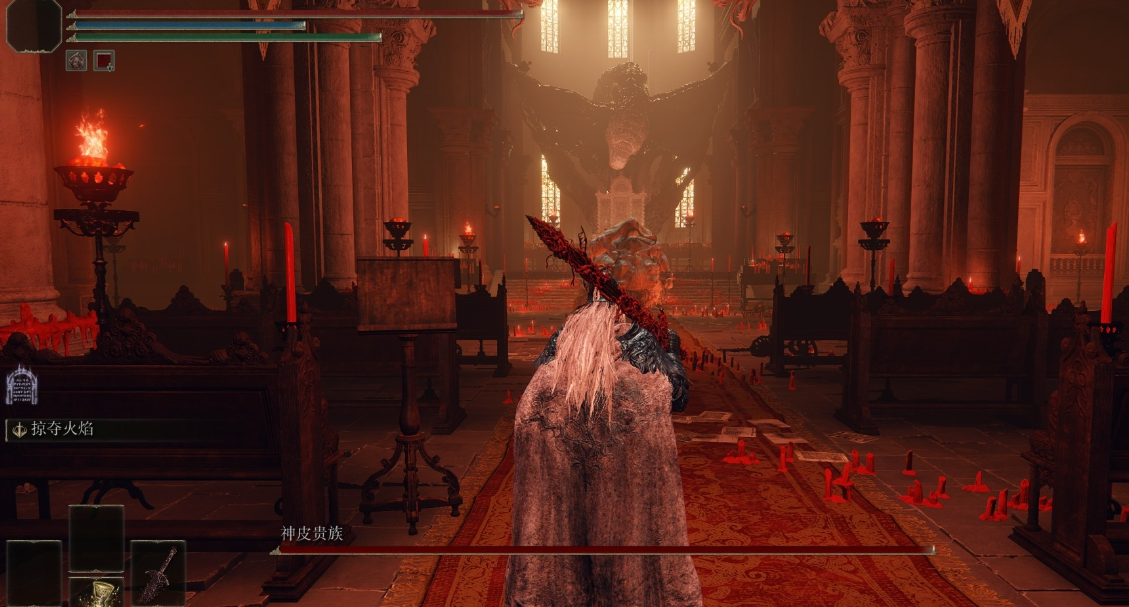Select the equipped sword weapon slot
This screenshot has width=1129, height=607.
(x=158, y=573)
